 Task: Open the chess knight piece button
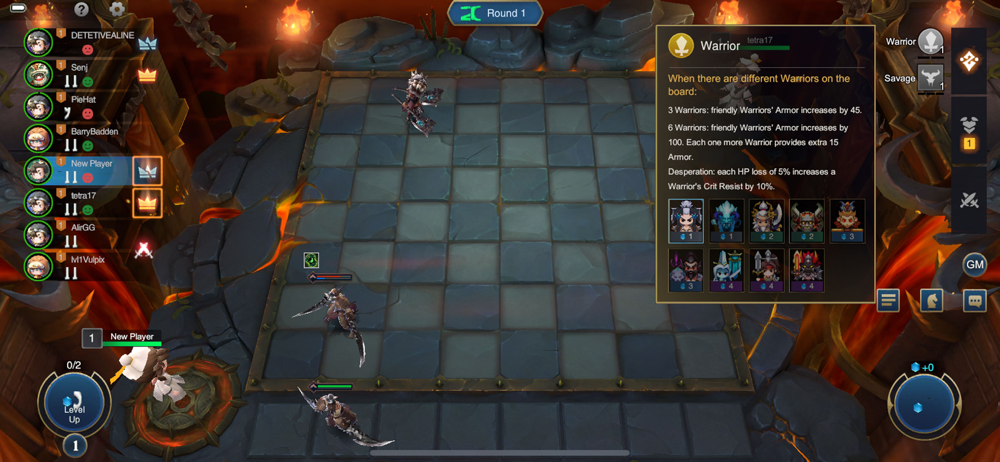pos(932,300)
